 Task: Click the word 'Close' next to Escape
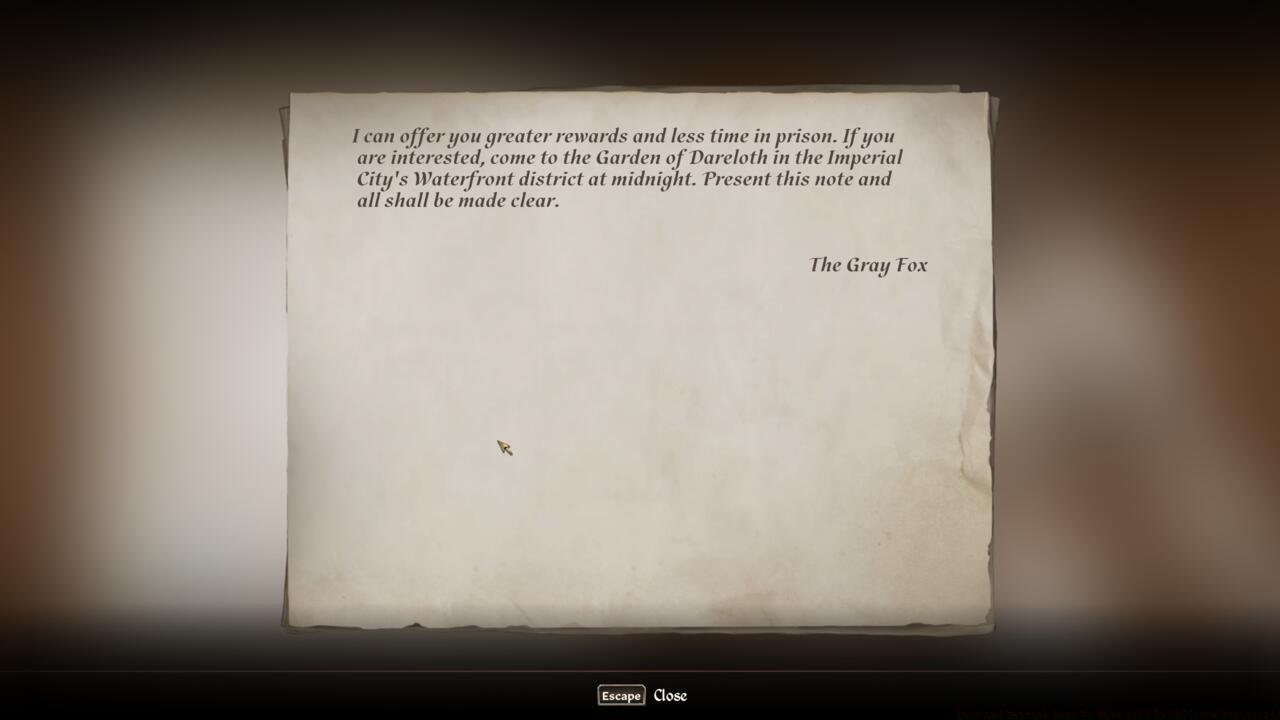pyautogui.click(x=670, y=695)
